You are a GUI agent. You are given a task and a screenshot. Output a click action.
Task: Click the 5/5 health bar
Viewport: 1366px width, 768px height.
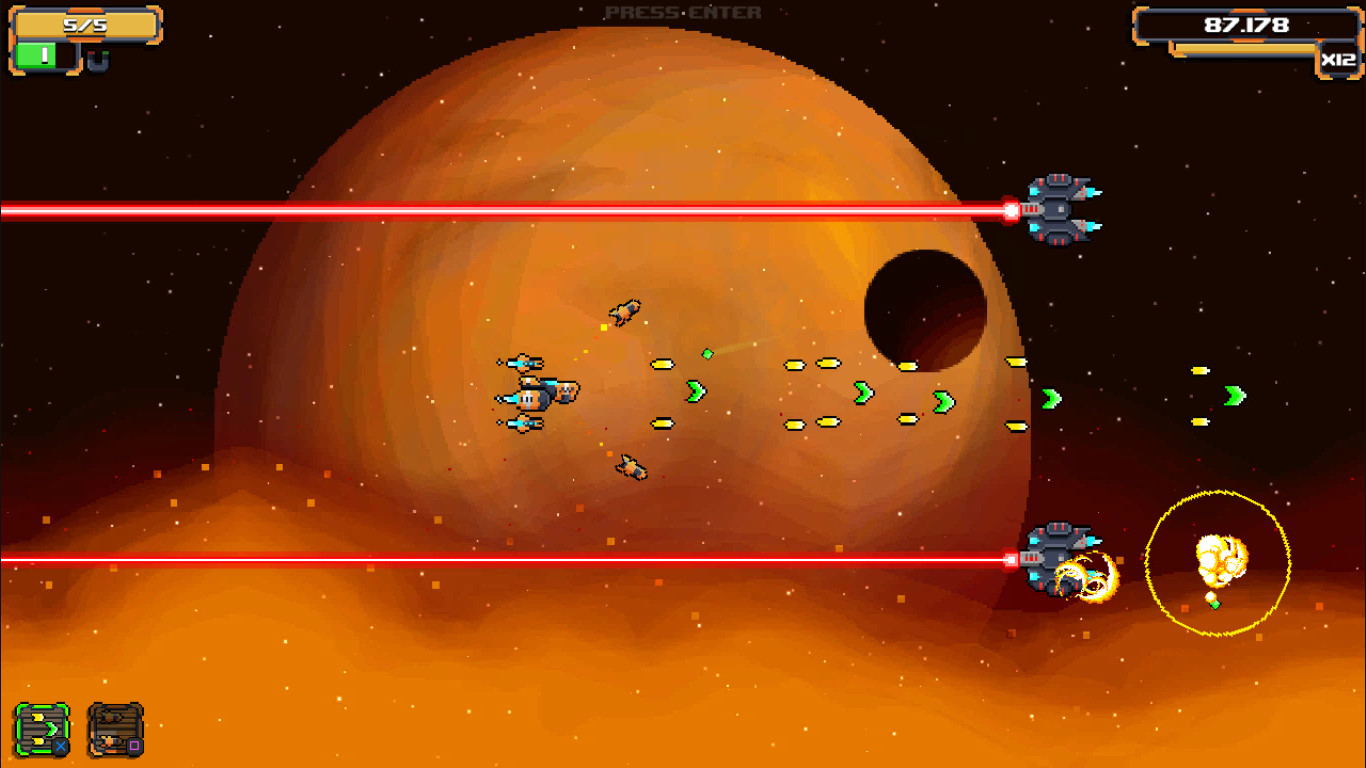85,26
